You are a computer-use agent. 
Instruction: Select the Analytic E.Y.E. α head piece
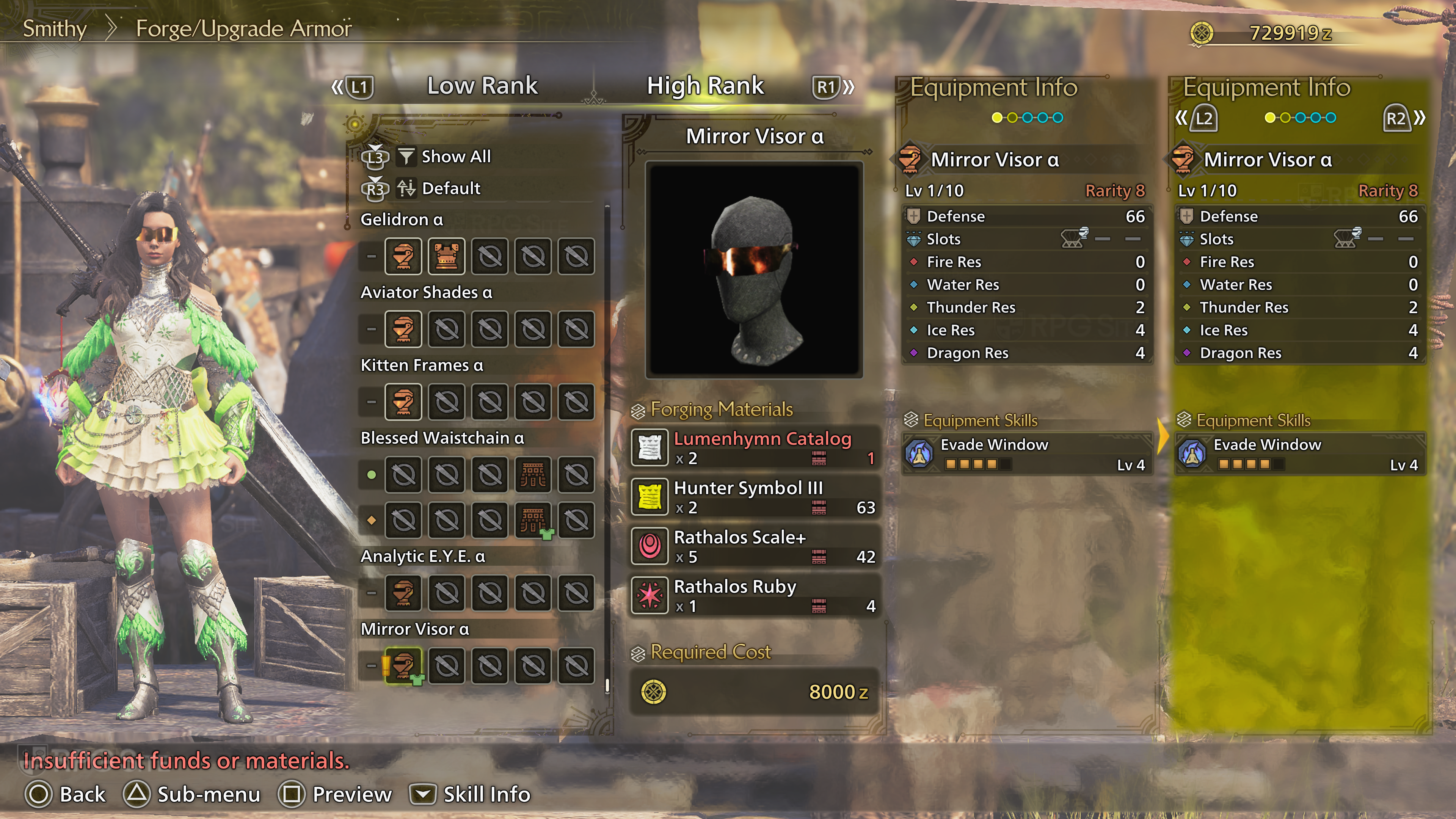coord(403,593)
